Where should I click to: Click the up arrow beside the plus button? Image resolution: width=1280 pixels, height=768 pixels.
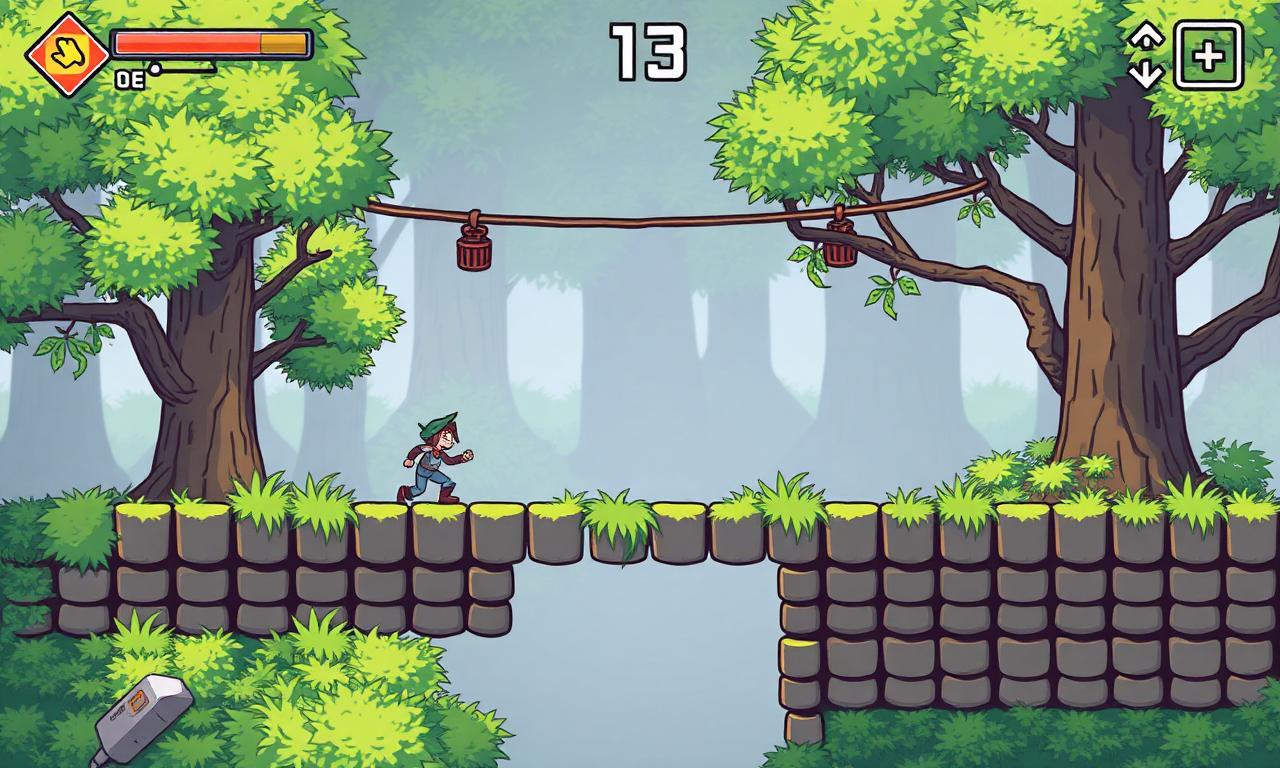pos(1146,37)
